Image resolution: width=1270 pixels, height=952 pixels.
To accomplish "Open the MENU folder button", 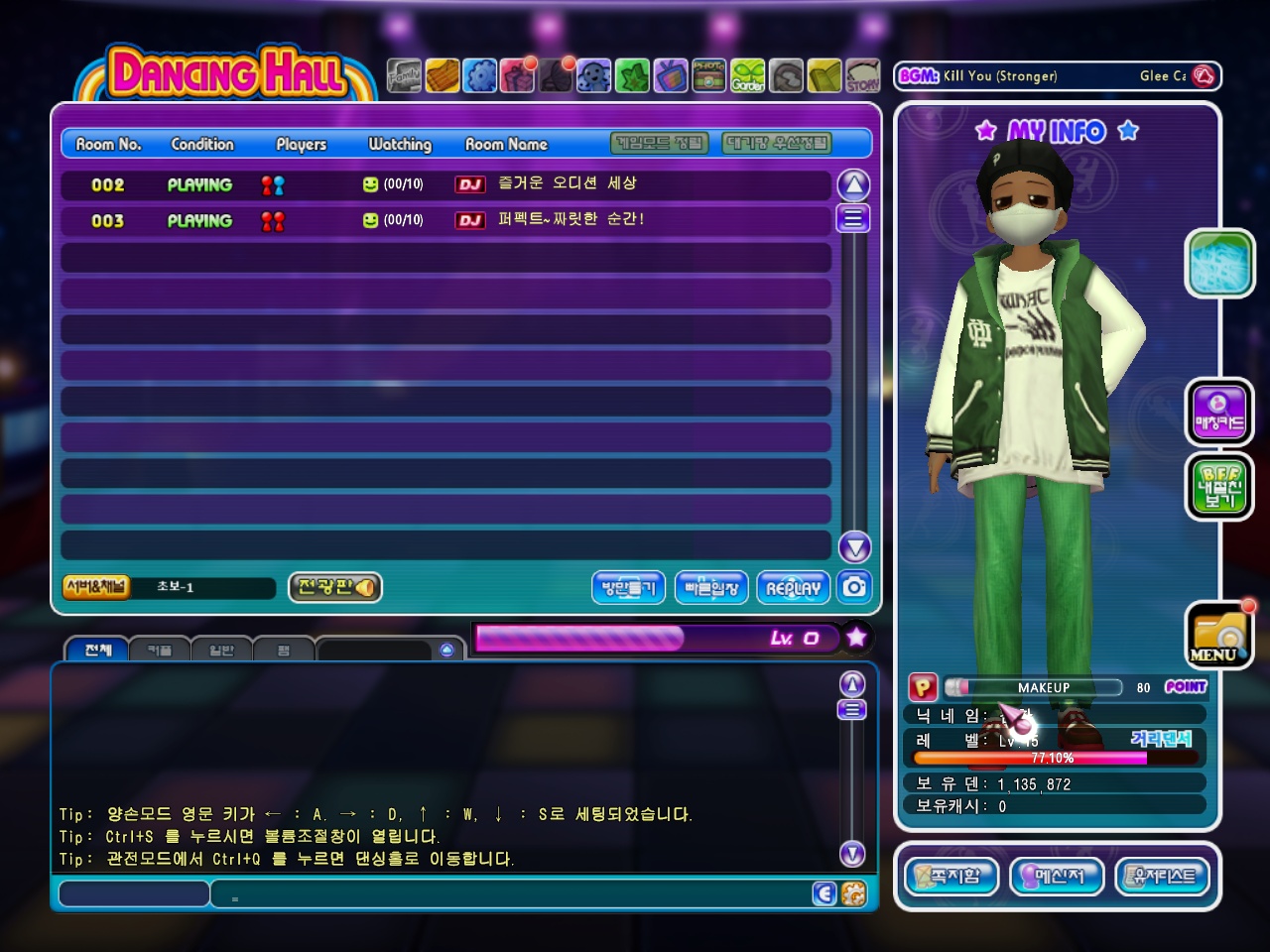I will click(1218, 635).
